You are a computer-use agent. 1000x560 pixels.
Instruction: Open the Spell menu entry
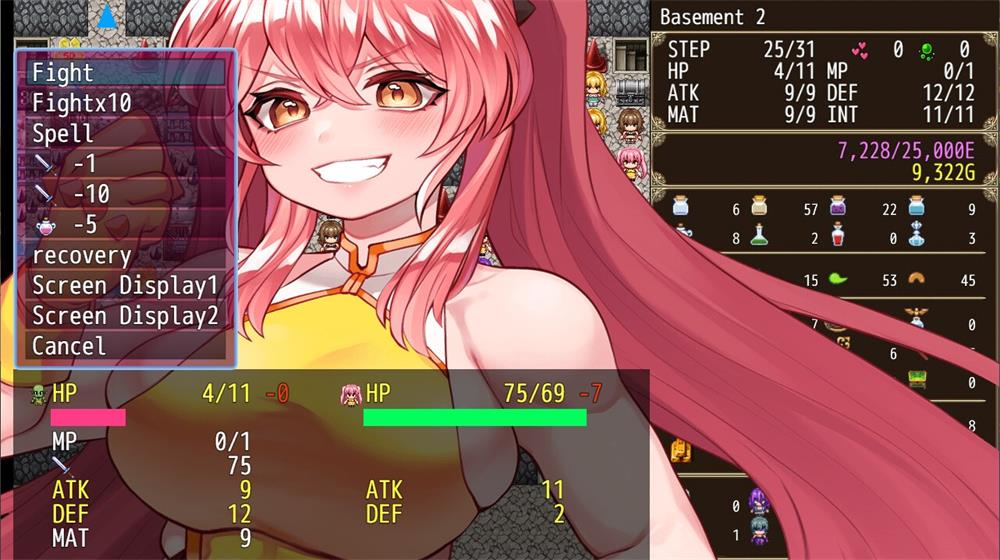click(x=126, y=134)
